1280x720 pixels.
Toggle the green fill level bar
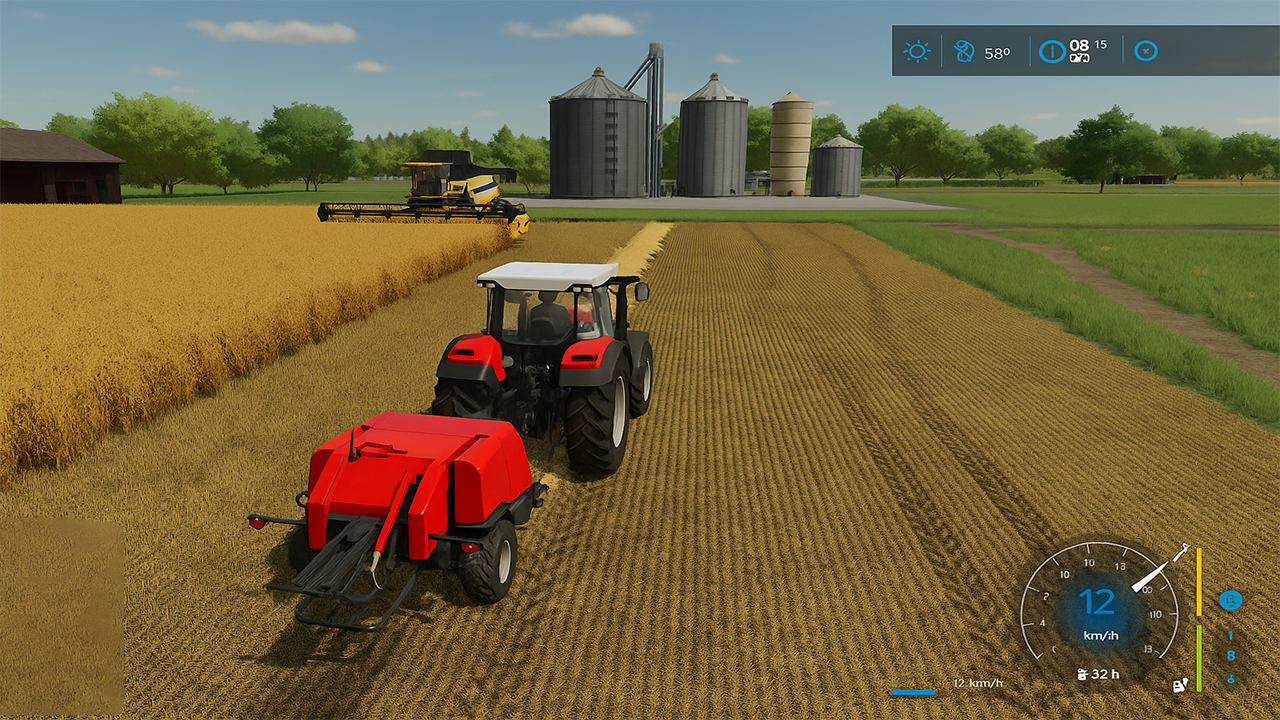[1199, 658]
